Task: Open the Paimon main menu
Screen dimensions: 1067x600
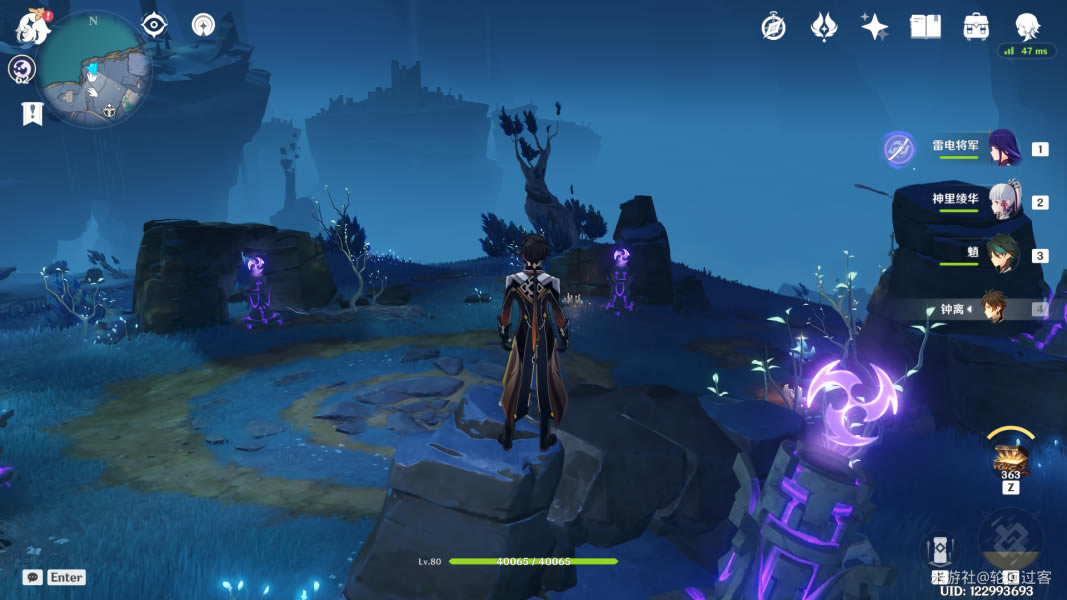Action: pos(33,28)
